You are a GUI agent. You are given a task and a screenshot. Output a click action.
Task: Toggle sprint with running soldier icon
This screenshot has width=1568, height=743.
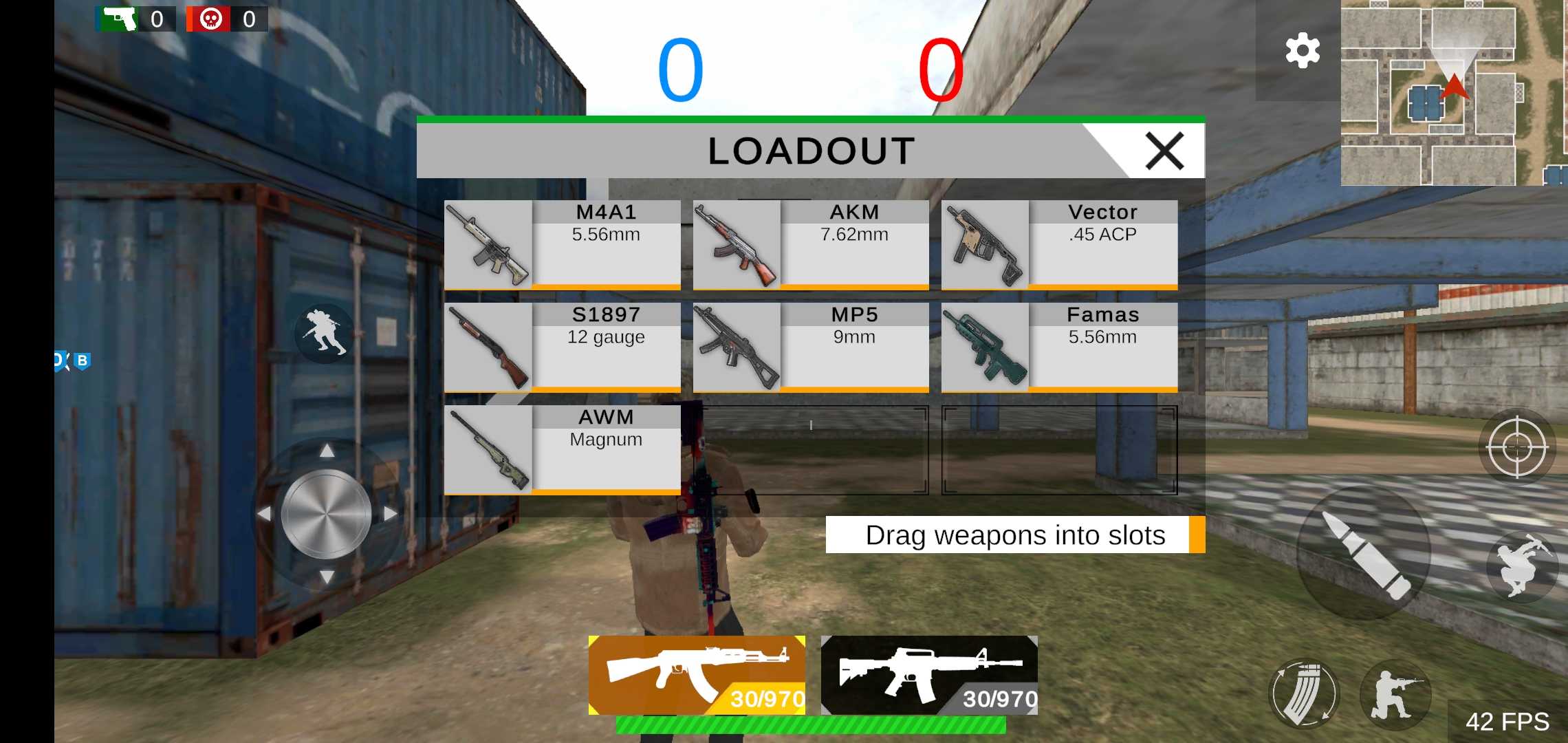[324, 333]
